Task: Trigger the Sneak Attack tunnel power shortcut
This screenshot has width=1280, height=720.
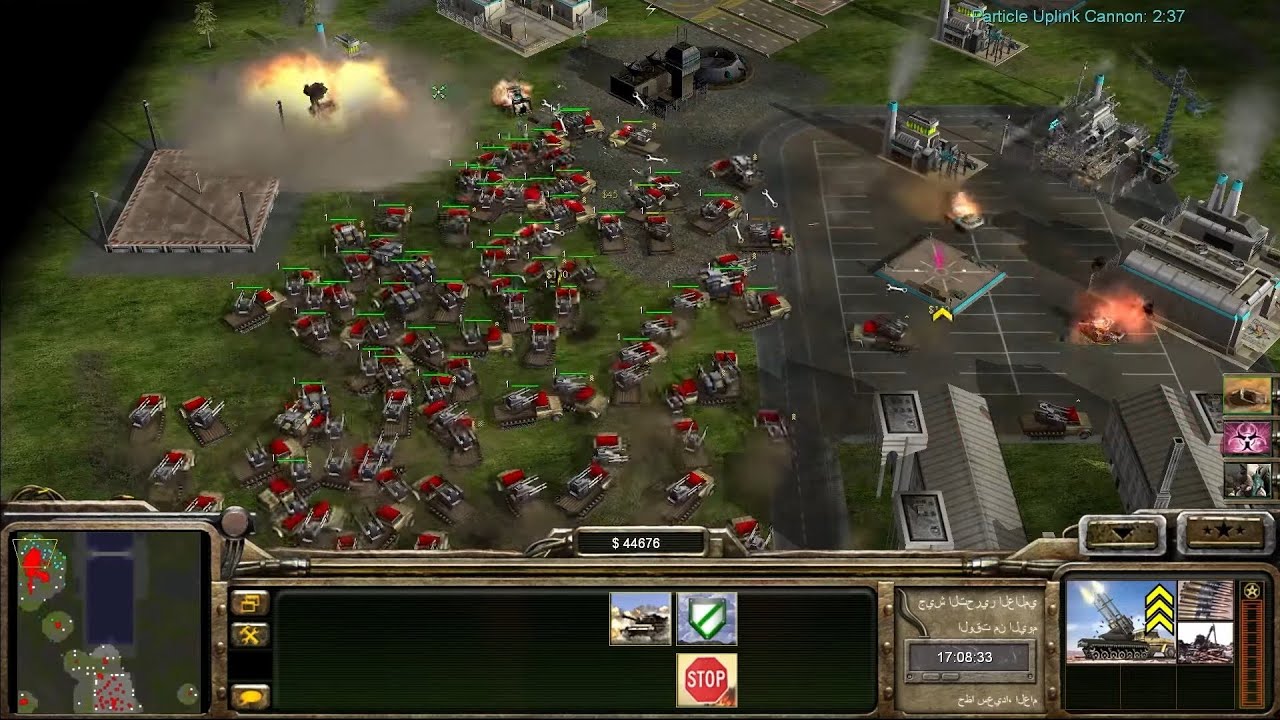Action: 1247,394
